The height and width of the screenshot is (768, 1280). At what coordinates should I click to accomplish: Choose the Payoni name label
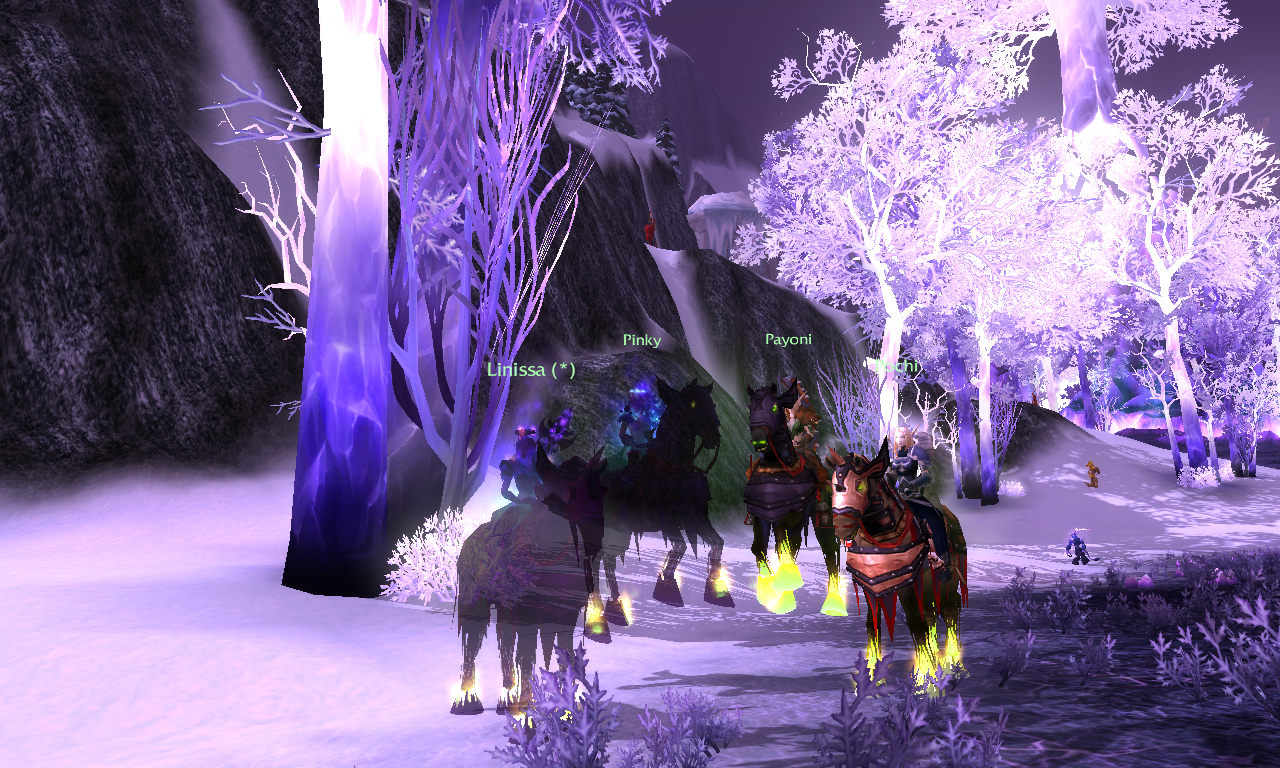pos(788,339)
